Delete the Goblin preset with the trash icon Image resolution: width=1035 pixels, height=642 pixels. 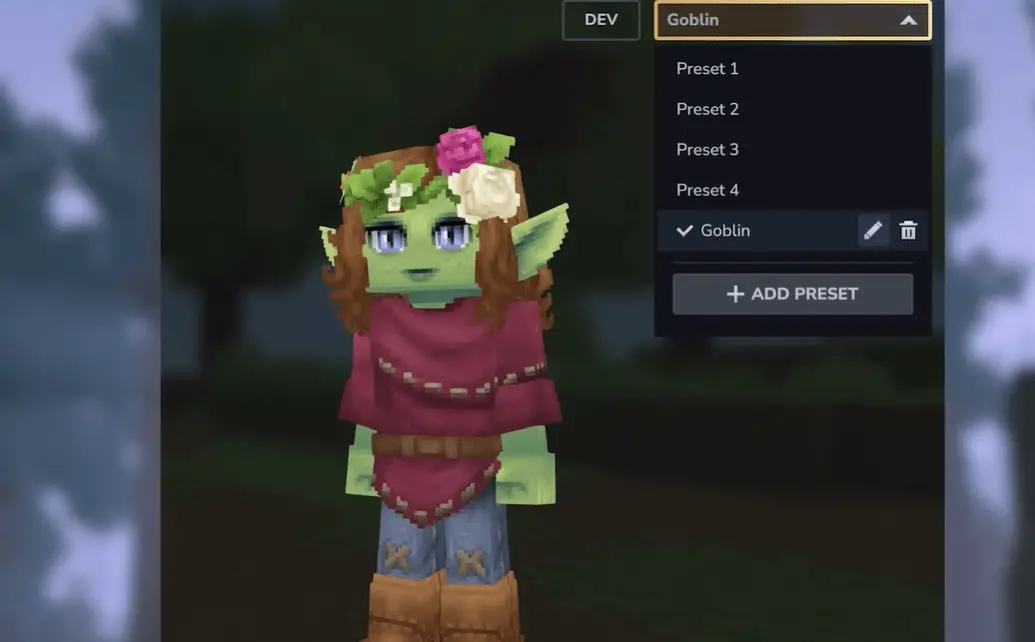908,231
